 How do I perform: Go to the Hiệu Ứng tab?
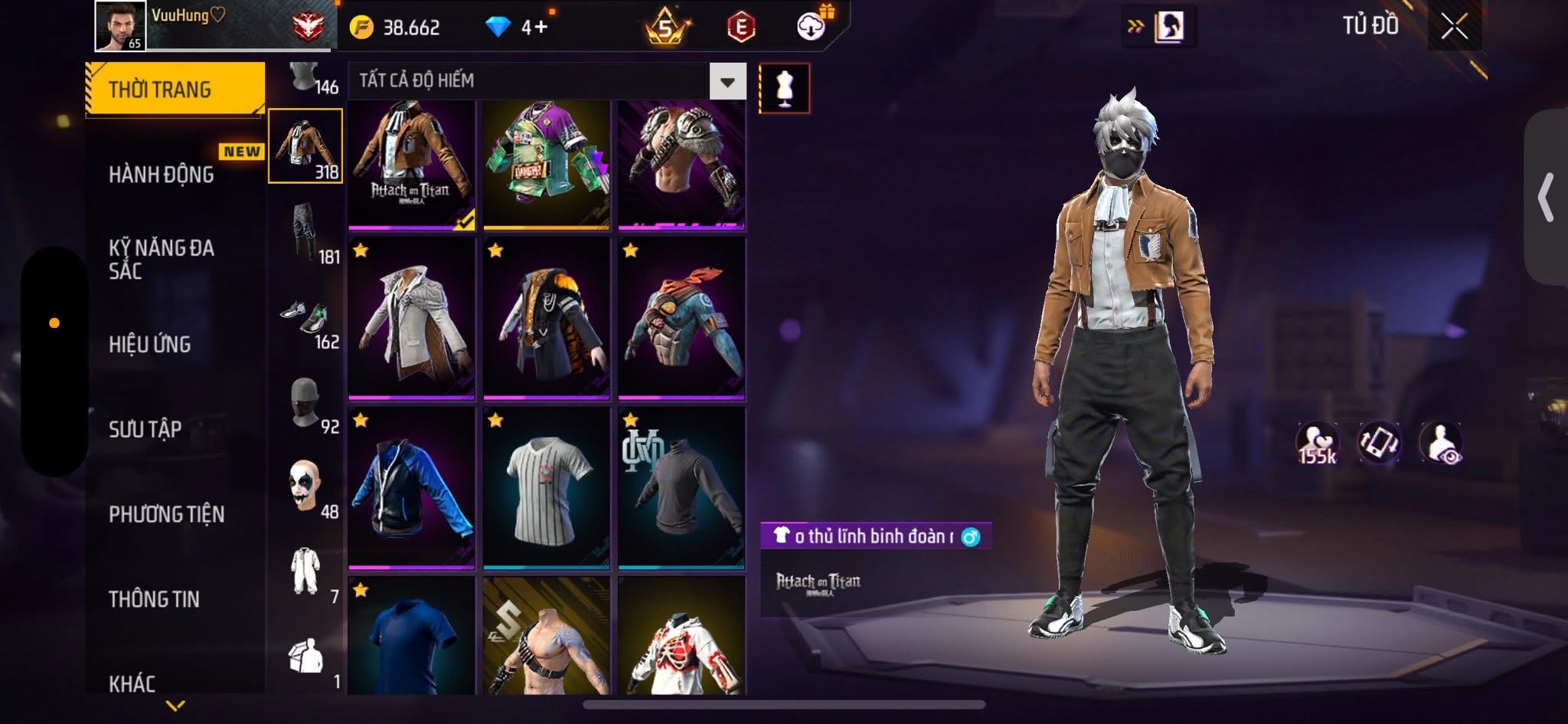pyautogui.click(x=150, y=344)
